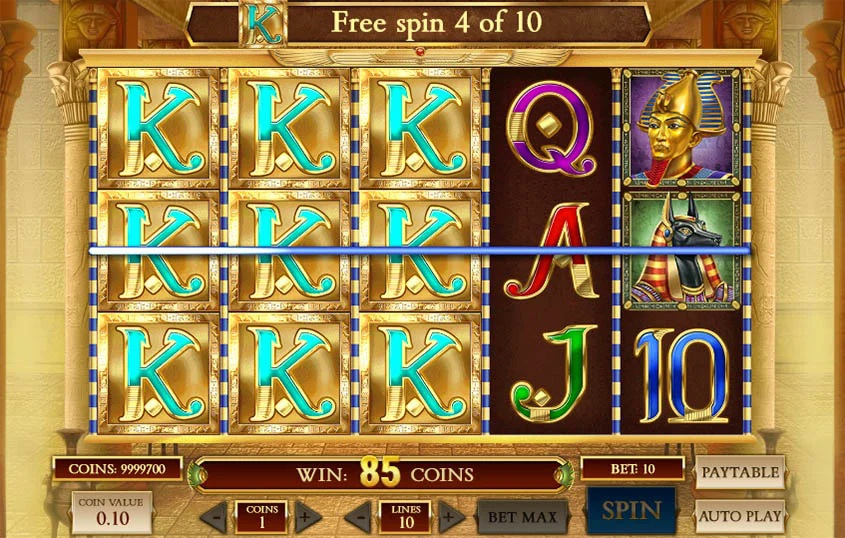Change the Coin Value setting
Screen dimensions: 845x538
click(x=112, y=512)
